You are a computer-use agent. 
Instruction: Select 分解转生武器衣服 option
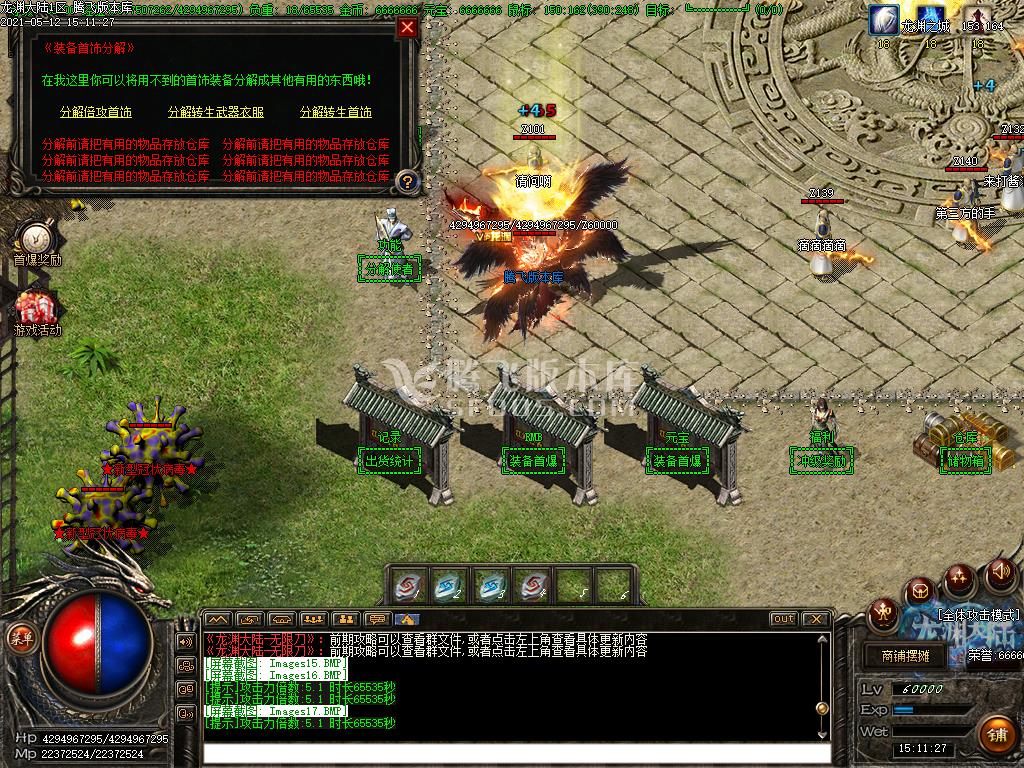(x=216, y=112)
